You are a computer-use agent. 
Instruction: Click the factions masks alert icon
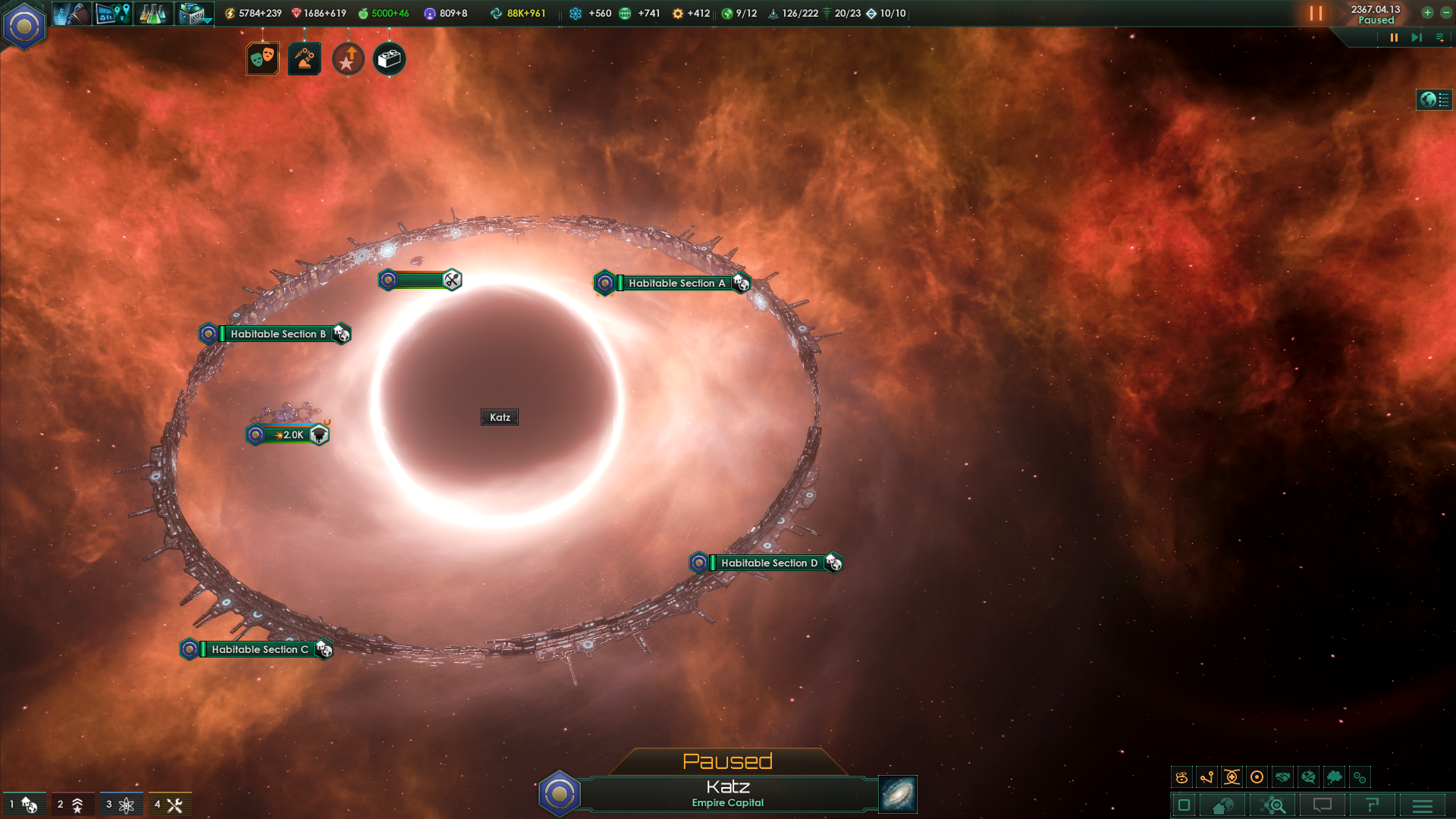click(261, 58)
